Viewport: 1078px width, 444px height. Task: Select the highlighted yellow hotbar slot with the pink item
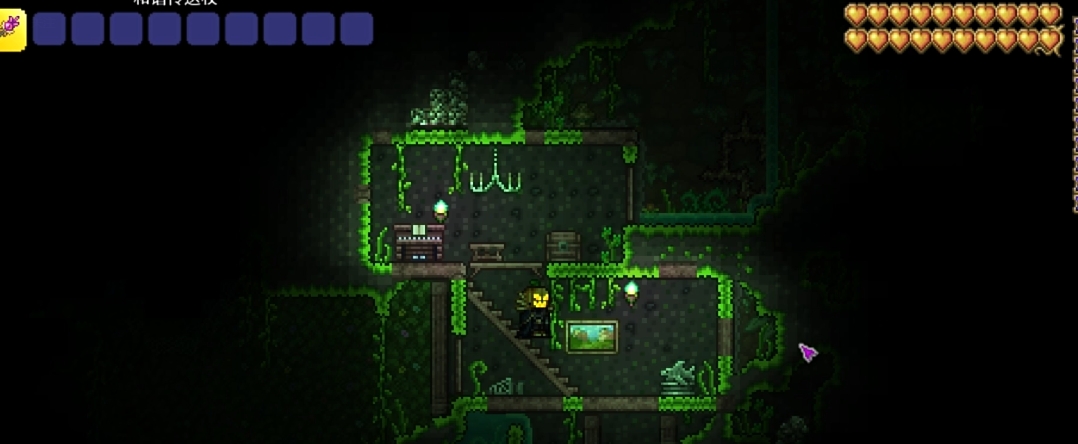[11, 29]
